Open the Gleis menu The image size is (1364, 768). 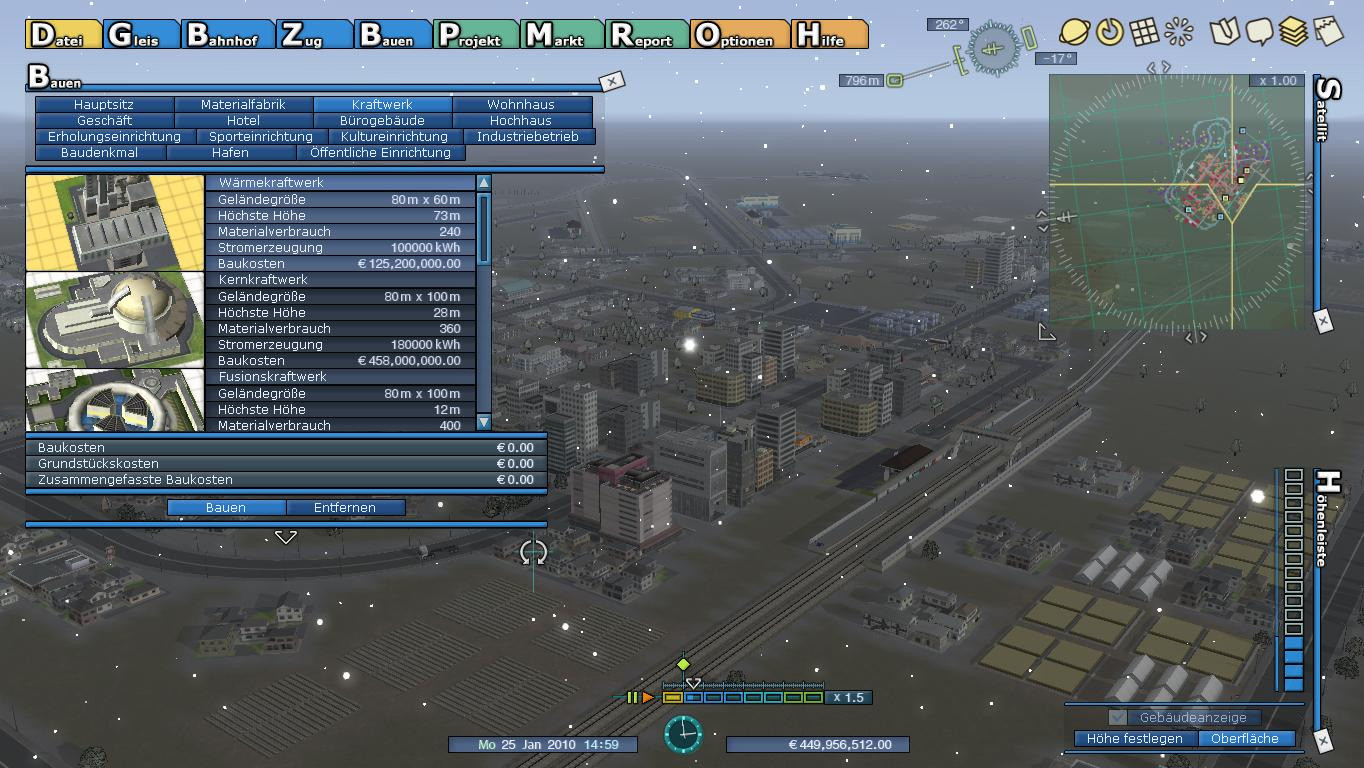pyautogui.click(x=141, y=35)
